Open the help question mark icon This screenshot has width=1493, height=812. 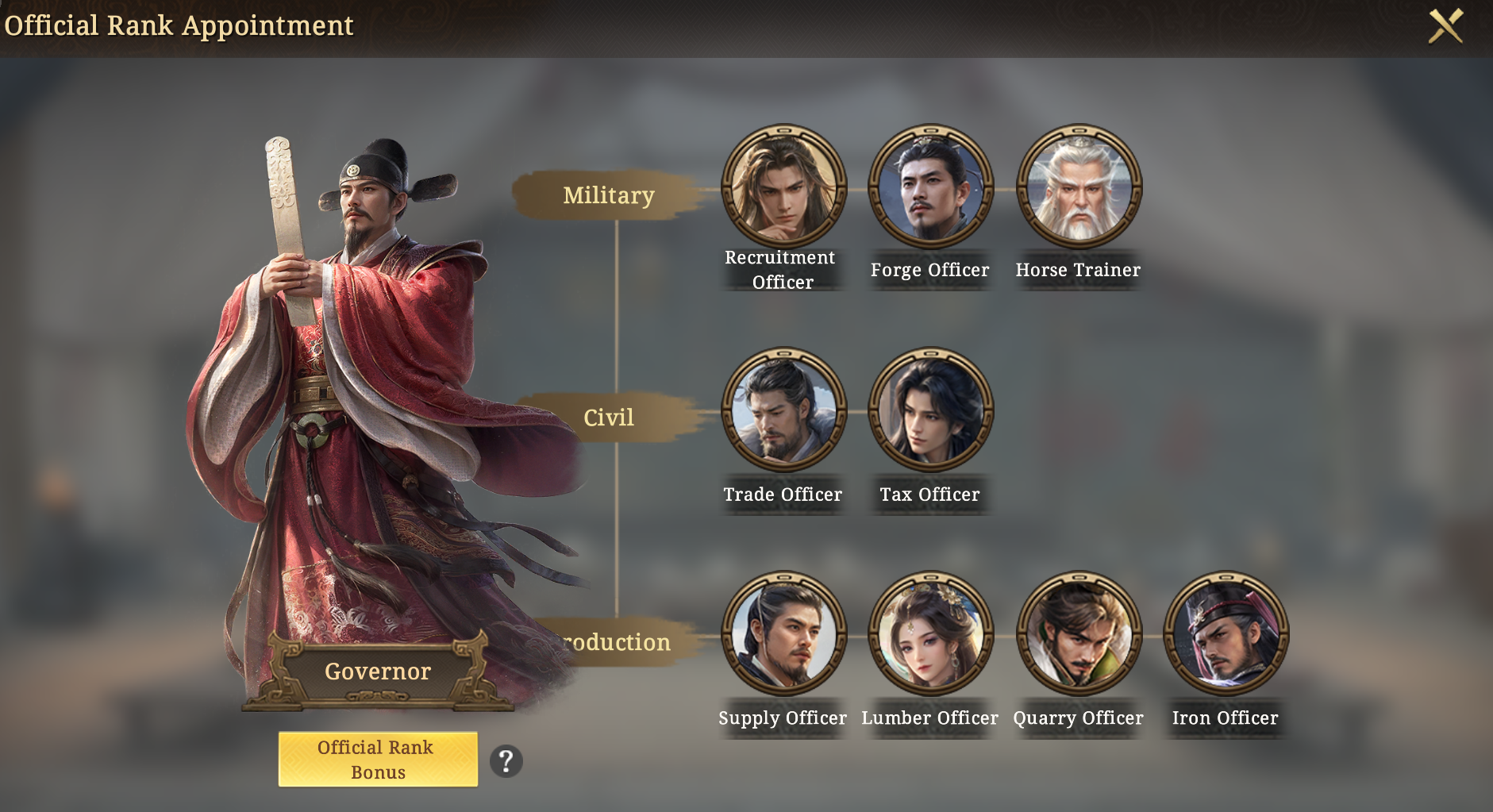click(x=506, y=760)
